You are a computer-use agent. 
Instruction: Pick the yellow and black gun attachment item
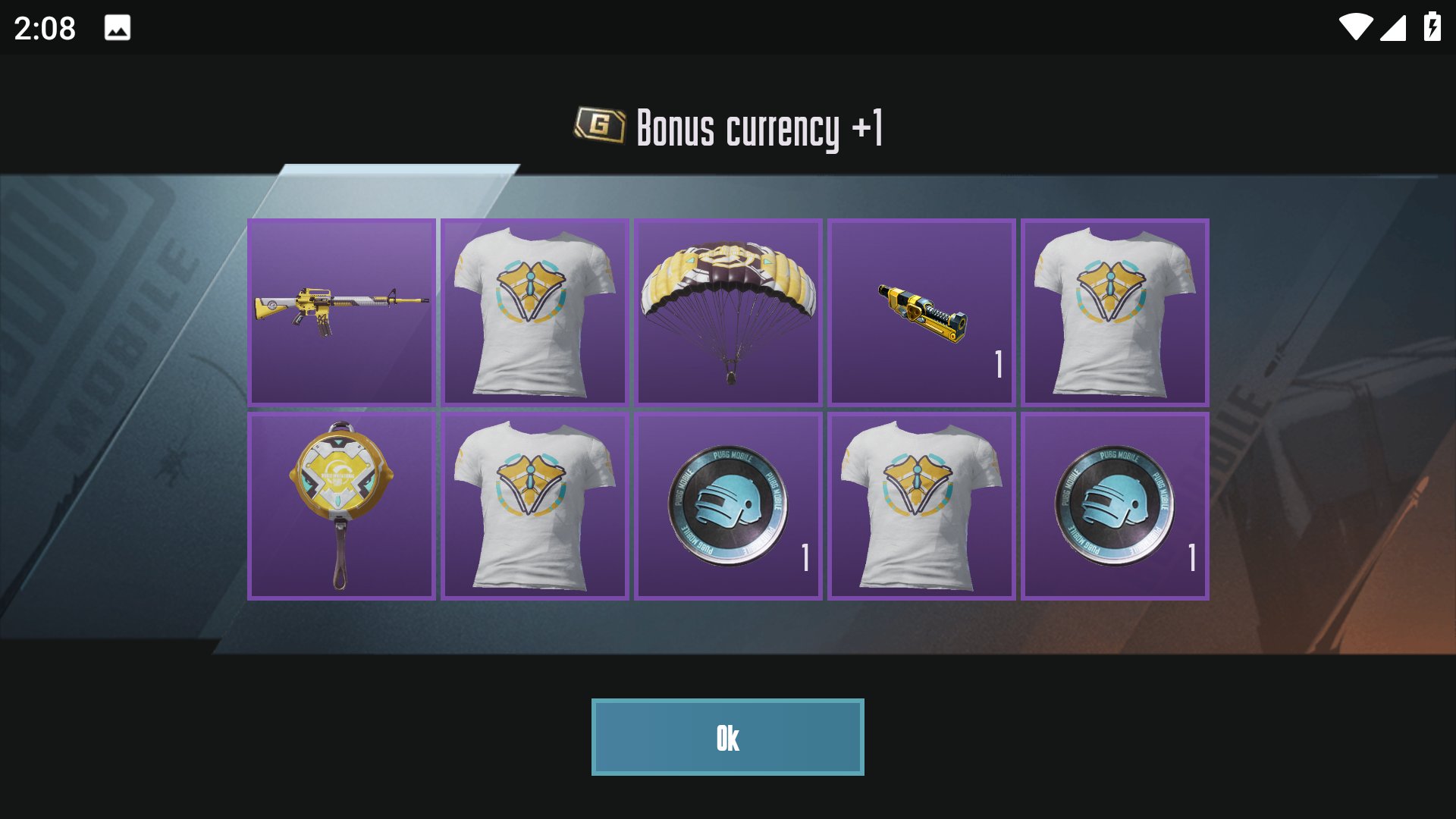click(x=921, y=312)
